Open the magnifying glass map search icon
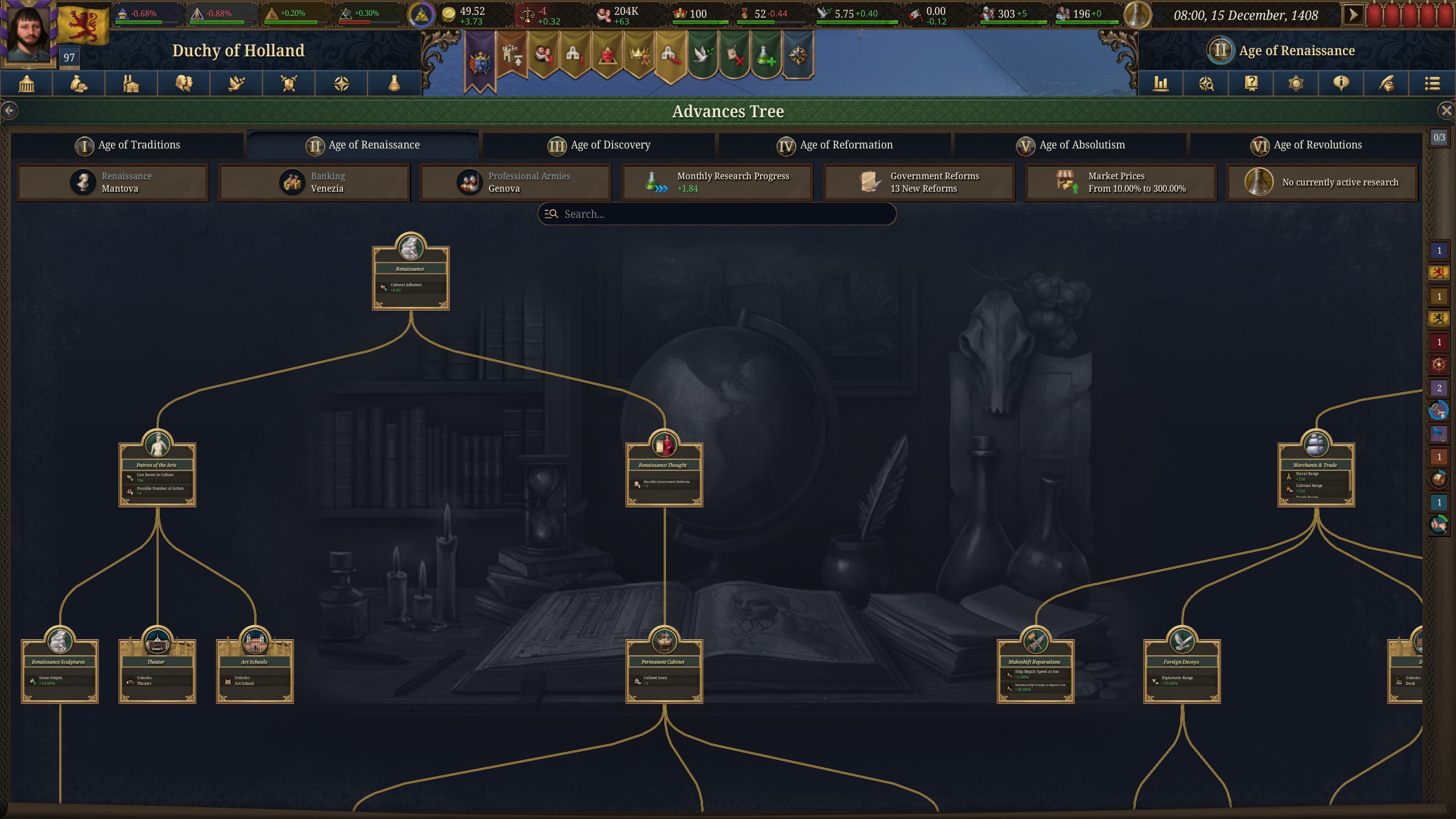Screen dimensions: 1456x819 [1206, 84]
